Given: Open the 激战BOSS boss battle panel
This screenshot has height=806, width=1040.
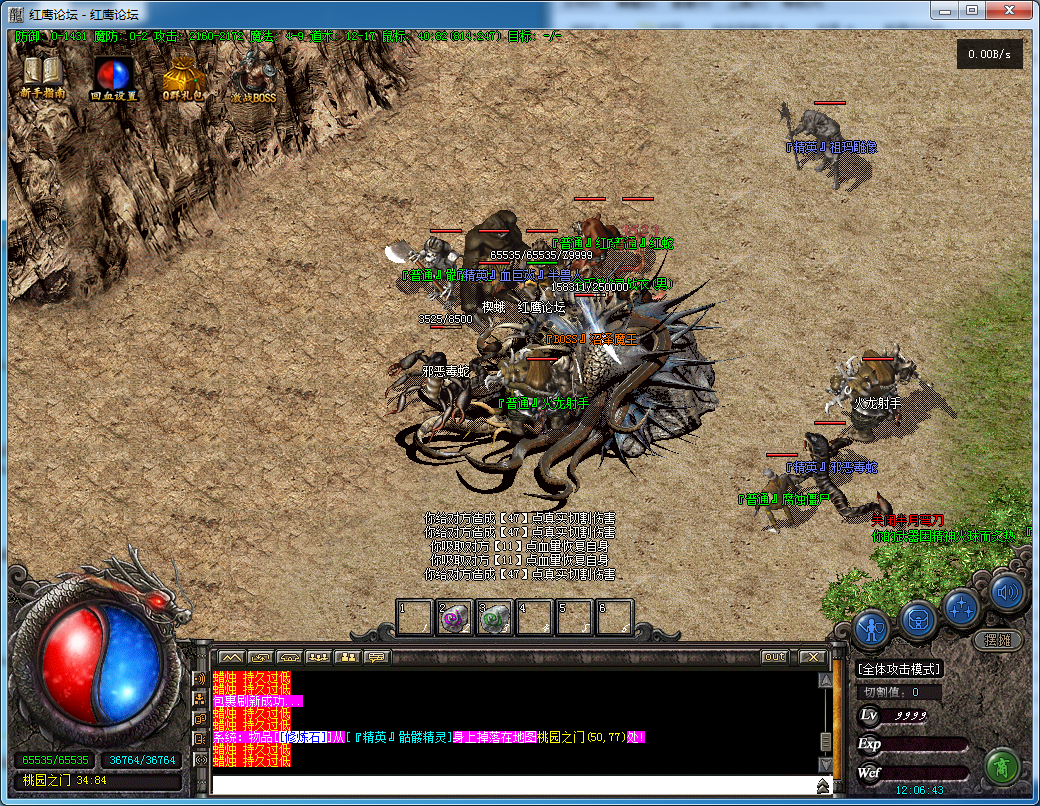Looking at the screenshot, I should [x=253, y=75].
